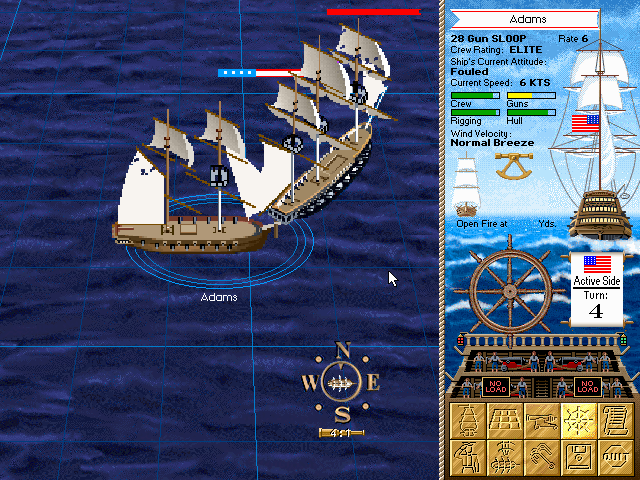640x480 pixels.
Task: Click the Active Side turn scroll
Action: tap(596, 289)
